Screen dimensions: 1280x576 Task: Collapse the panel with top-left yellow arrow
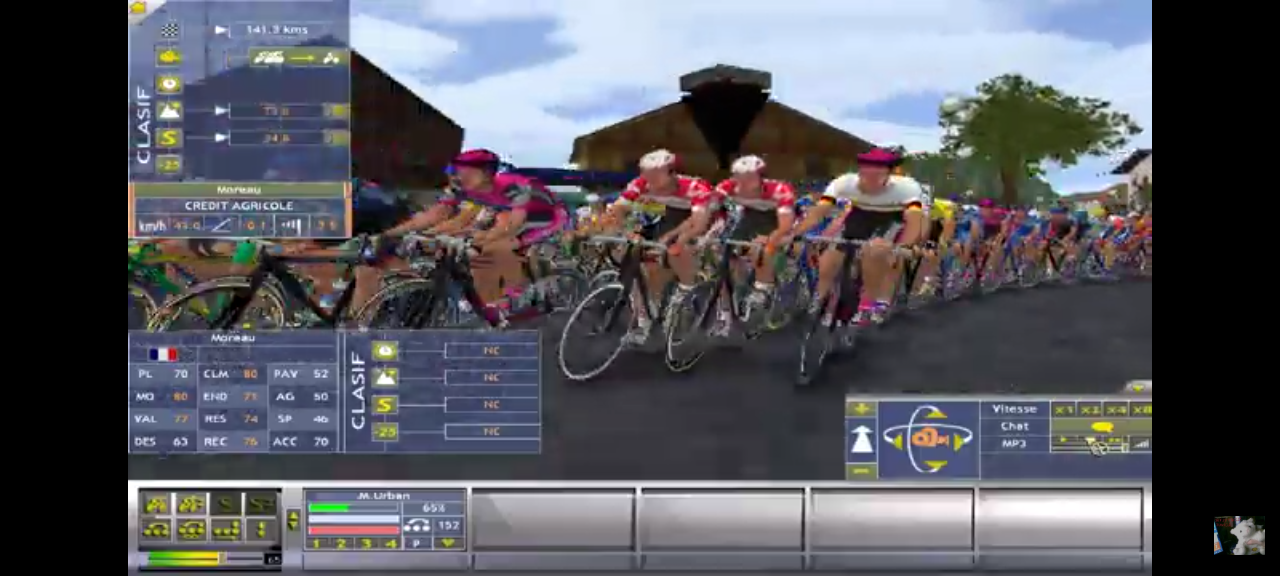click(138, 8)
